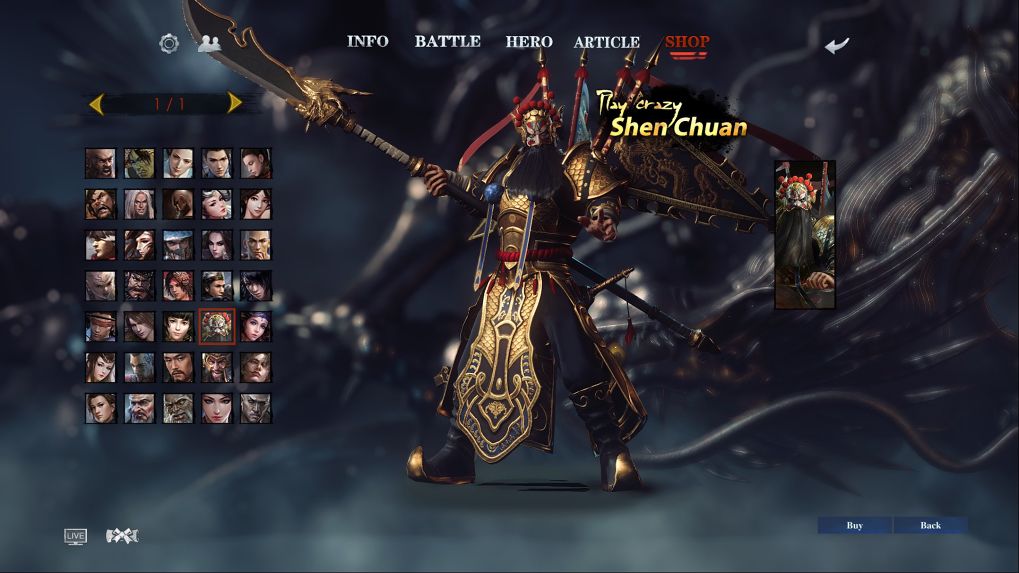1019x573 pixels.
Task: Open the ARTICLE tab
Action: pos(606,42)
